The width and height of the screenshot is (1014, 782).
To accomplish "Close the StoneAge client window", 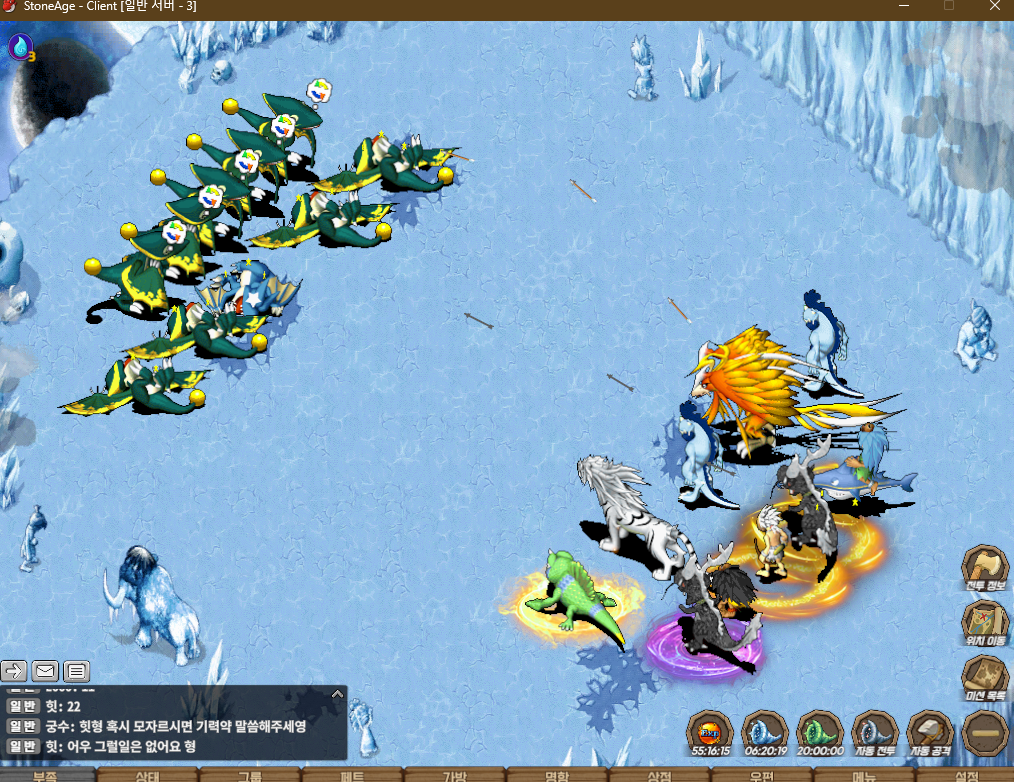I will pos(993,7).
